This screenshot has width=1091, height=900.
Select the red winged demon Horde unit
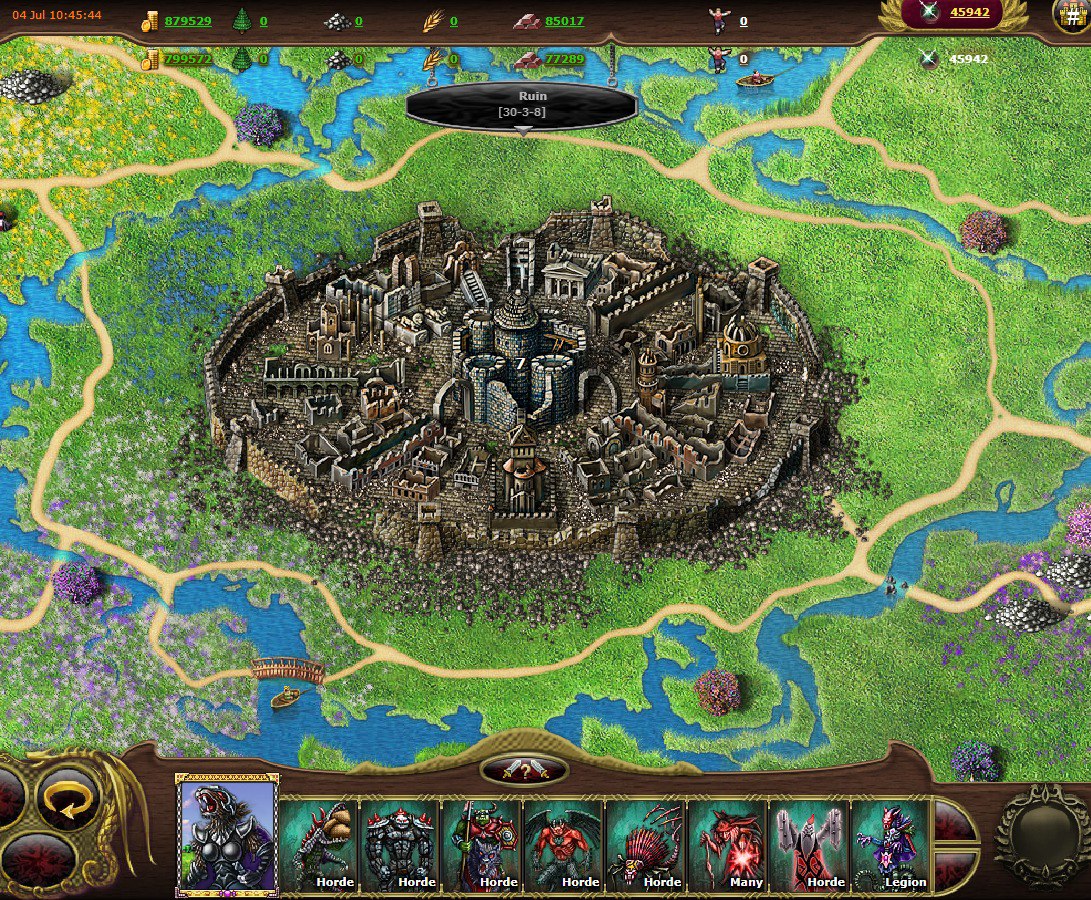(x=564, y=844)
